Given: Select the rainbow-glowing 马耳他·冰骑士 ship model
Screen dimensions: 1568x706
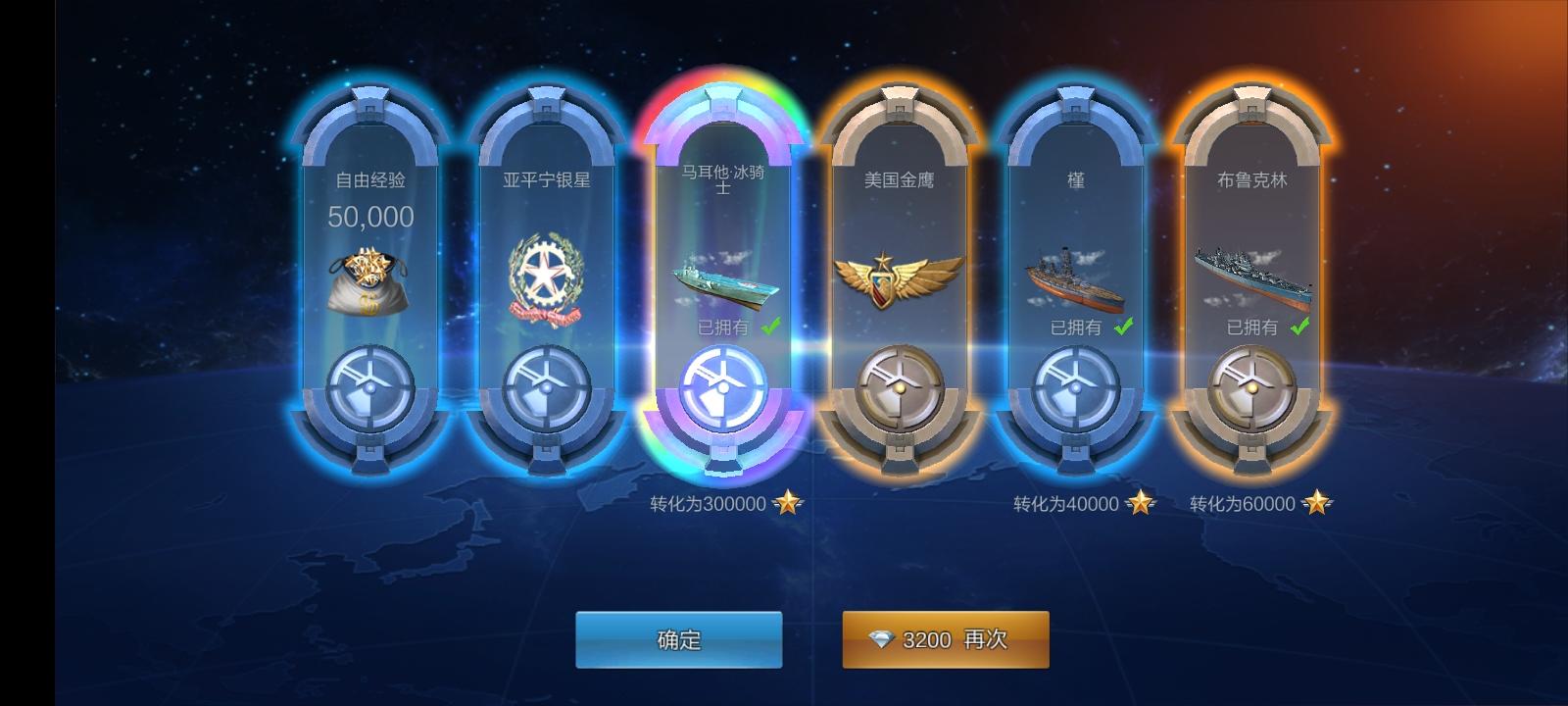Looking at the screenshot, I should pos(722,281).
